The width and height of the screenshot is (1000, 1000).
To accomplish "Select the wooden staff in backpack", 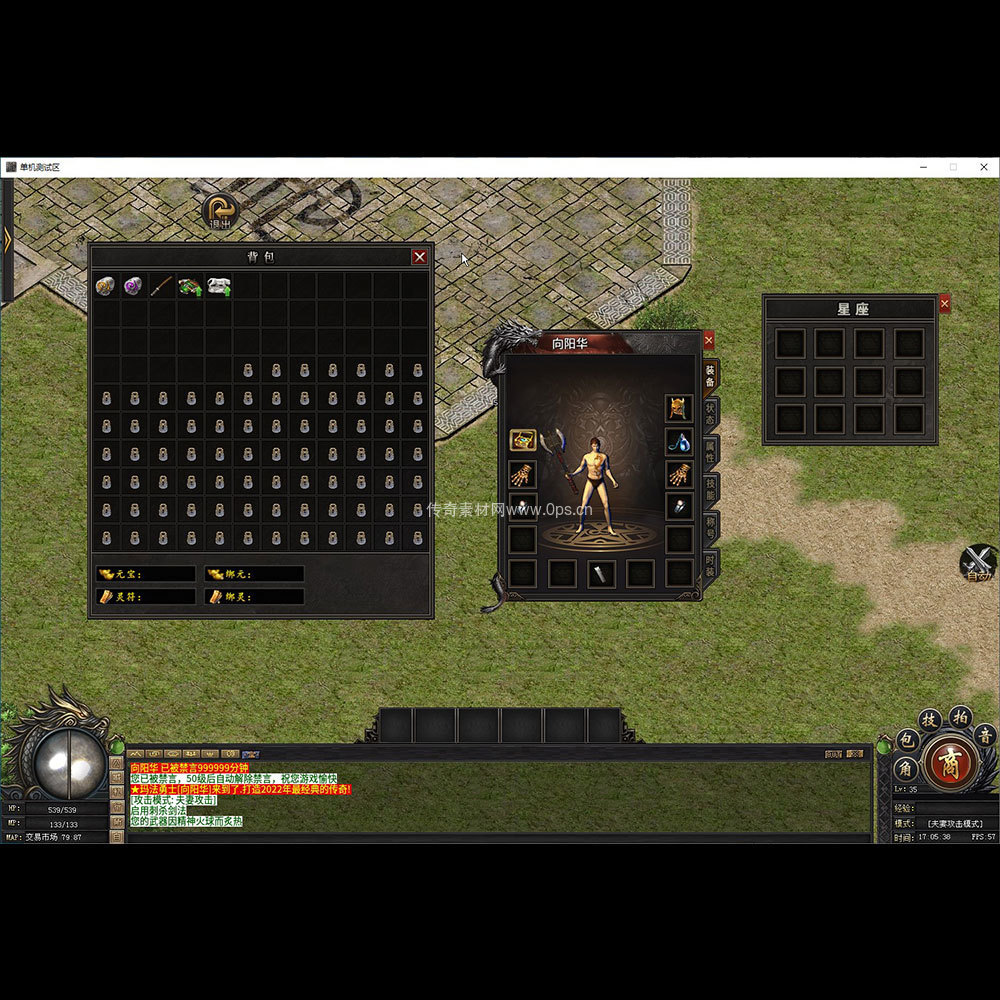I will point(161,287).
